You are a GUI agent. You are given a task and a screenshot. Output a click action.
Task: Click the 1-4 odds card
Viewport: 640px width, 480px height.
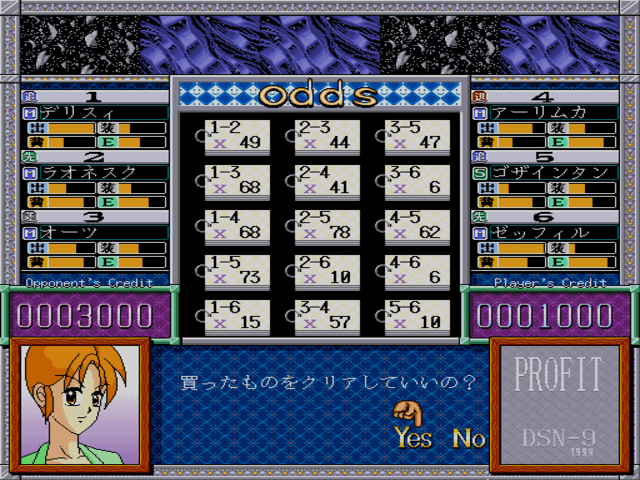(235, 225)
